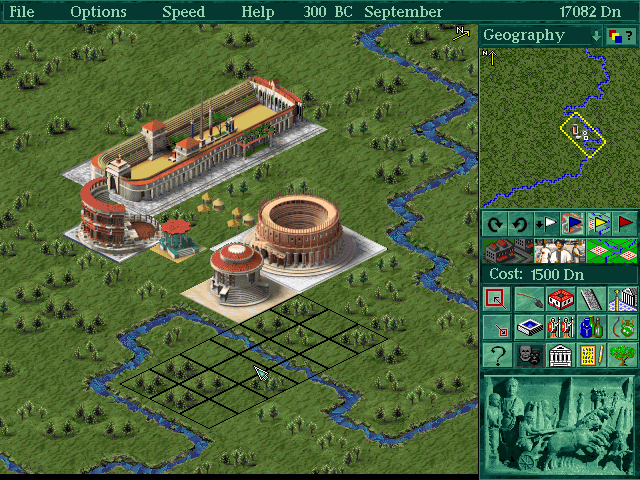
Task: Open the citizens forum picture
Action: coord(559,250)
